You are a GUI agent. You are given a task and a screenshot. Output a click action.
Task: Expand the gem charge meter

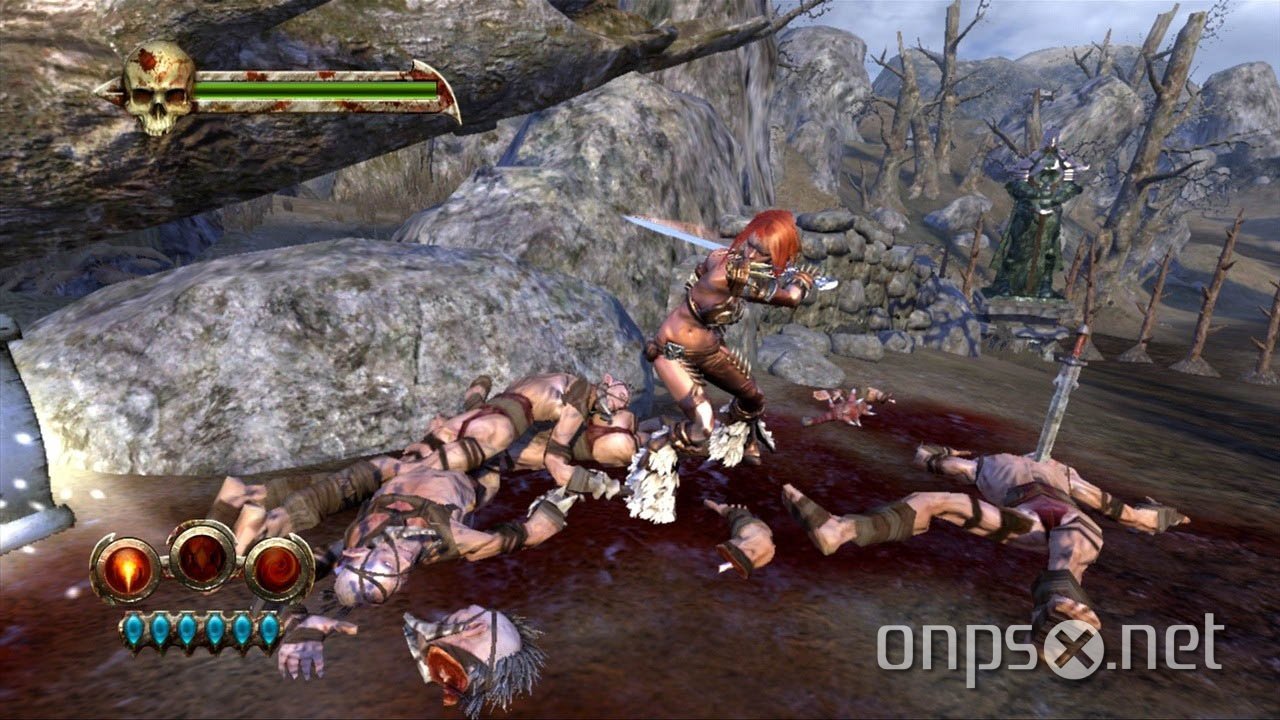pos(200,628)
